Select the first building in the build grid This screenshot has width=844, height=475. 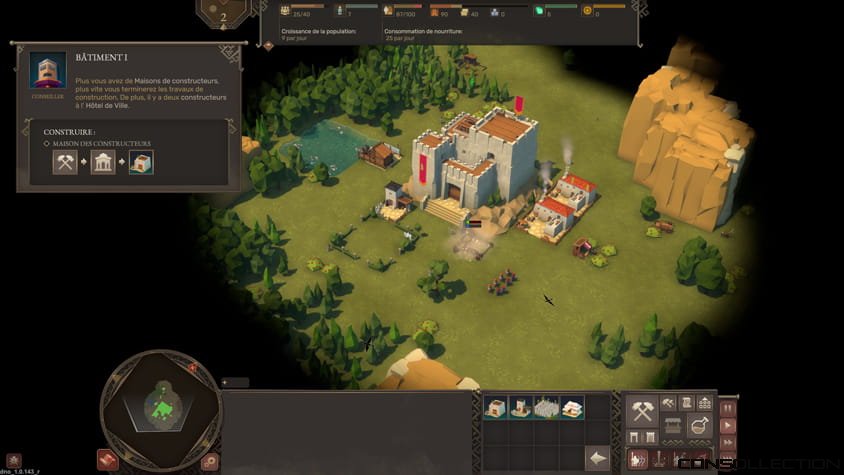(x=496, y=407)
